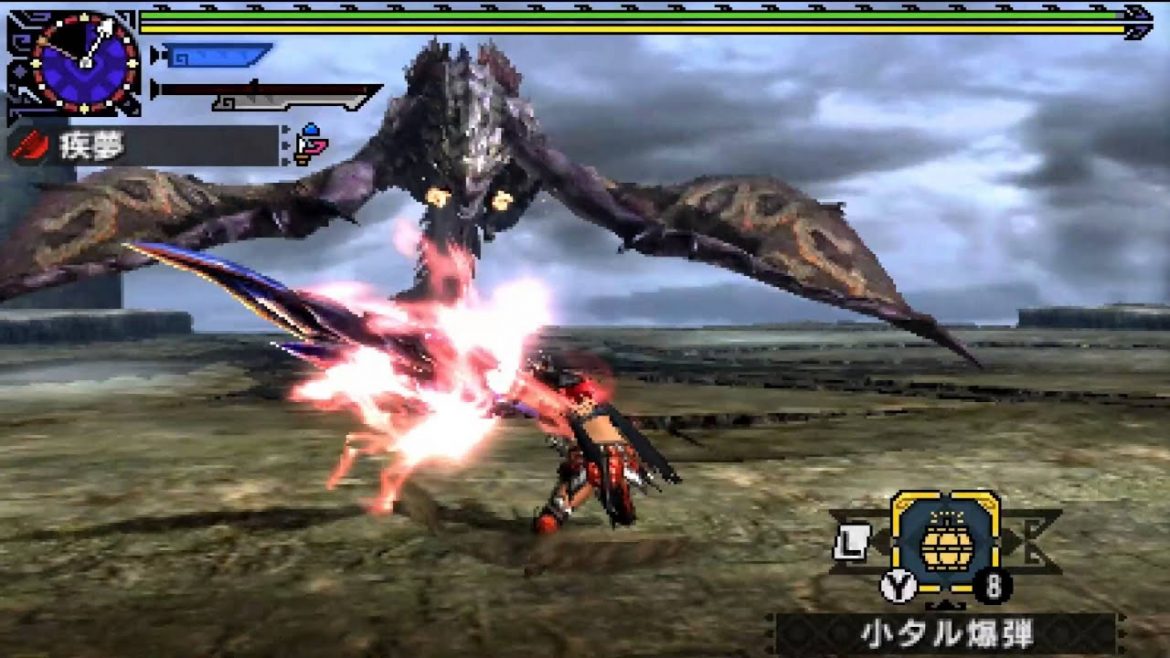Viewport: 1170px width, 658px height.
Task: Select the player name plate 疾夢
Action: click(x=143, y=146)
